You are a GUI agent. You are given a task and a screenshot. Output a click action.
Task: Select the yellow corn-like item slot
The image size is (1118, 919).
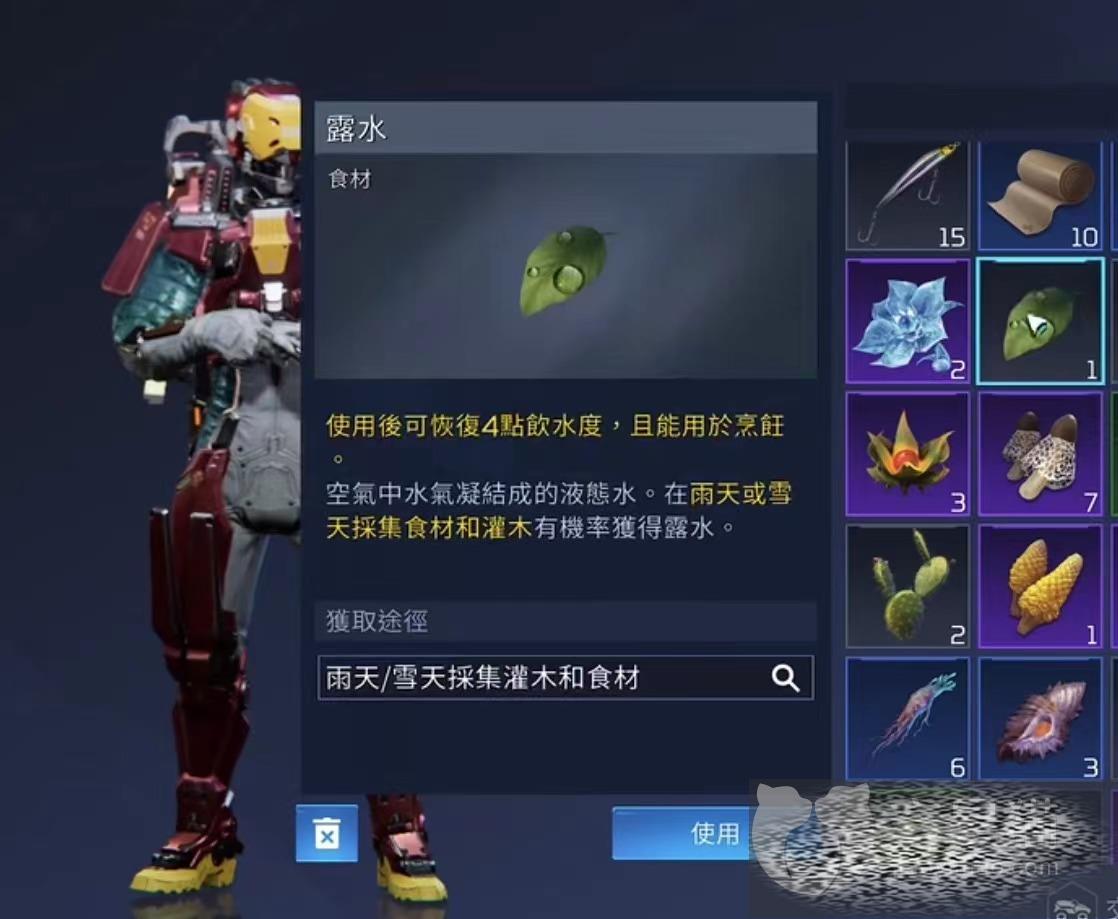point(1039,586)
